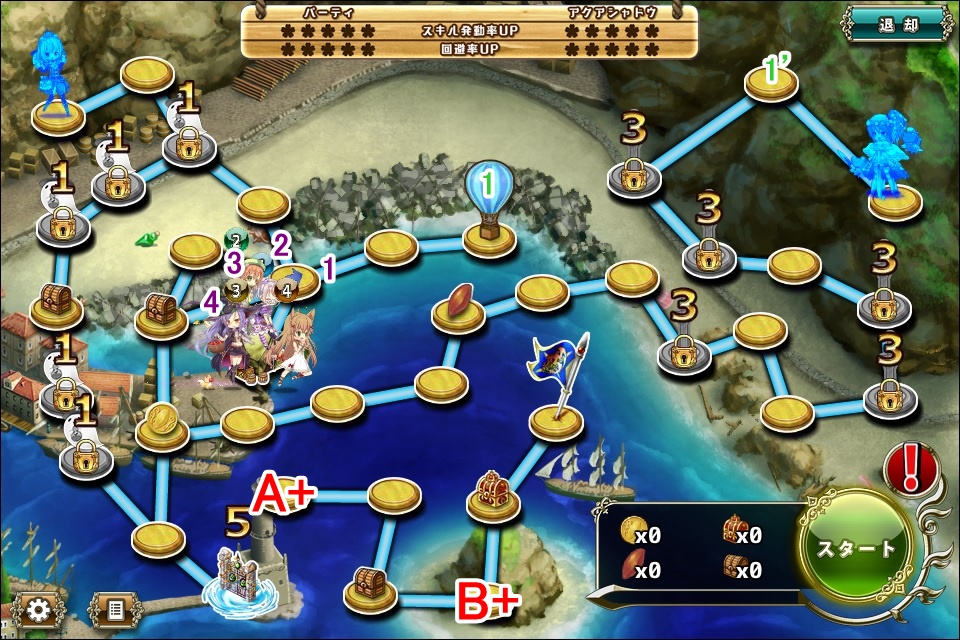960x640 pixels.
Task: Select the ornate red treasure chest node
Action: [493, 495]
